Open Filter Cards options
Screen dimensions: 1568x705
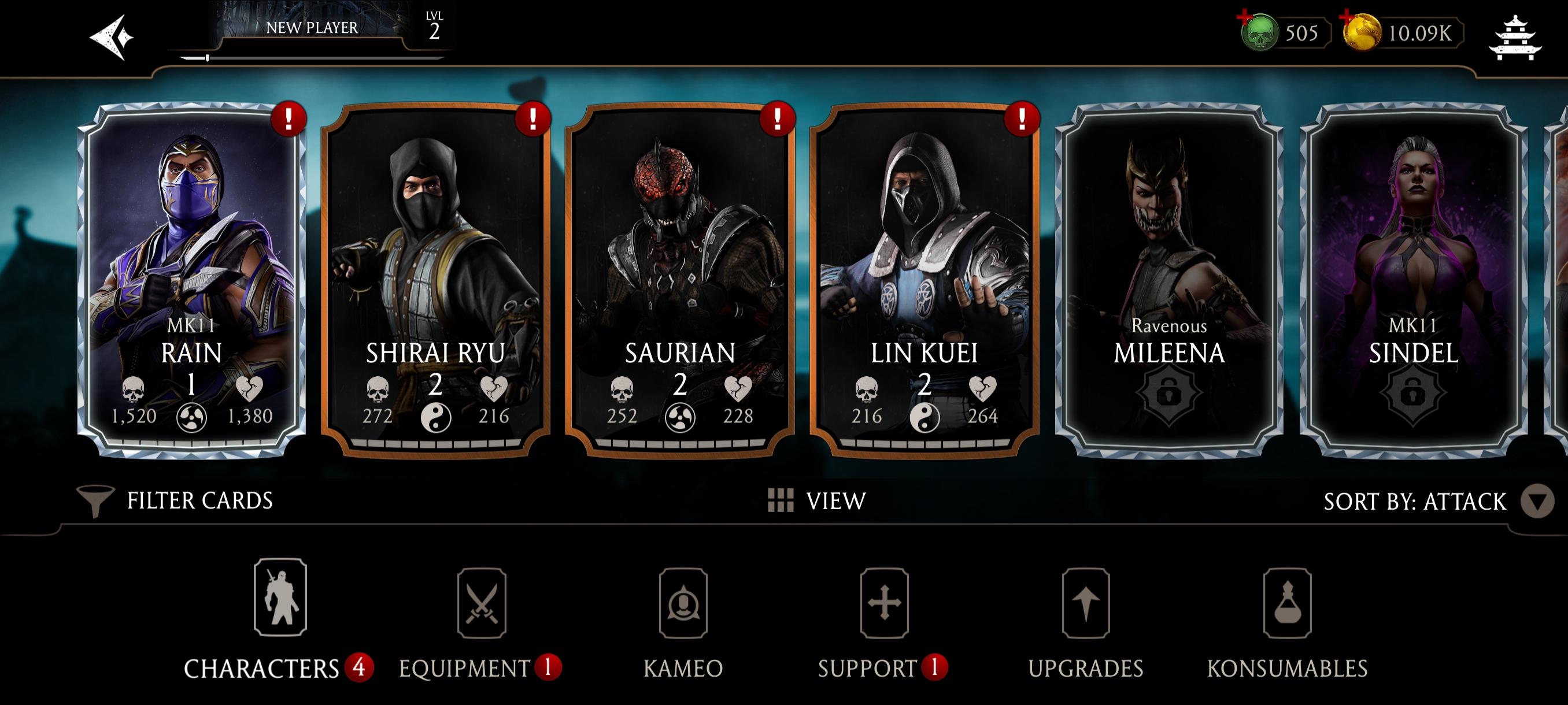point(176,500)
